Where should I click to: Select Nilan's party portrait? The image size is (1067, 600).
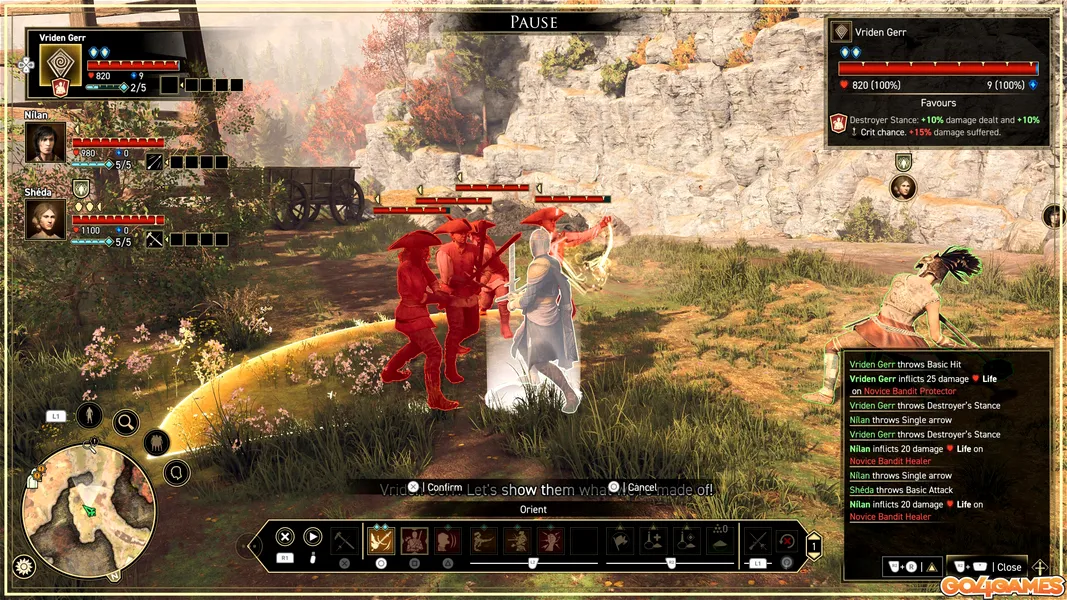(45, 143)
